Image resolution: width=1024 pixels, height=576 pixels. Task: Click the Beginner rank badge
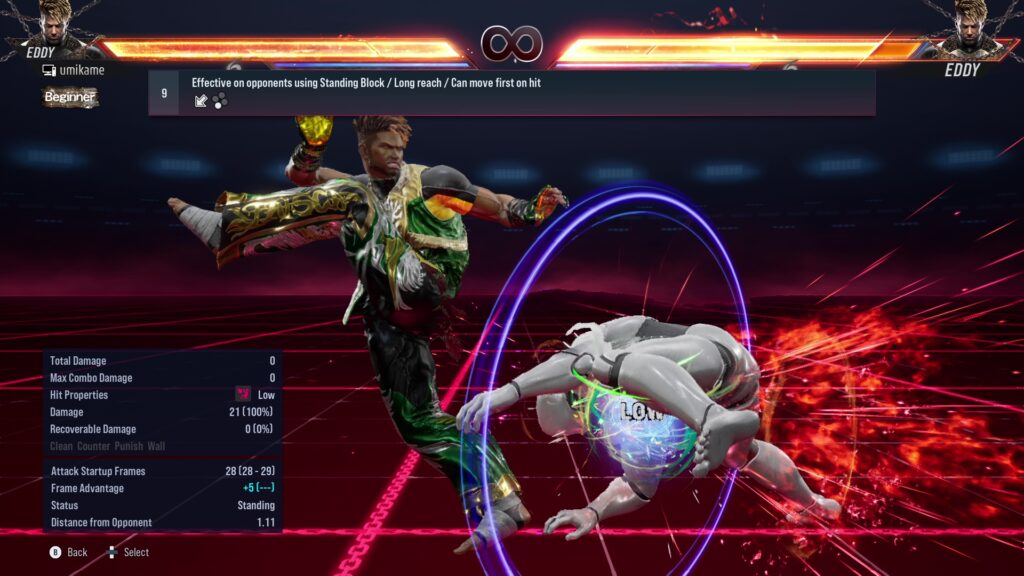point(70,97)
